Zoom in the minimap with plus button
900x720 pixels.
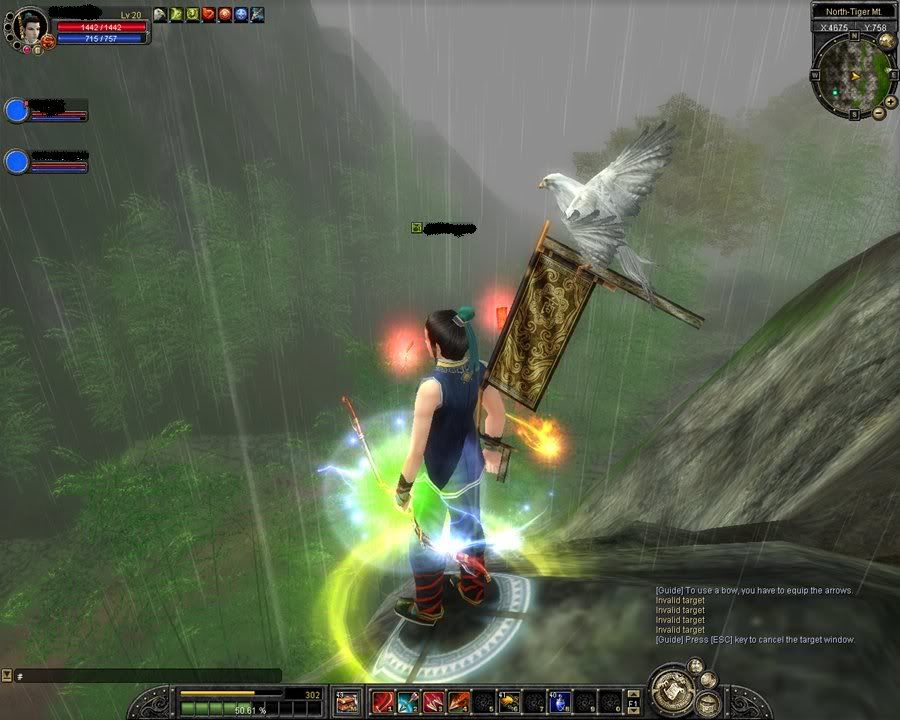coord(890,101)
